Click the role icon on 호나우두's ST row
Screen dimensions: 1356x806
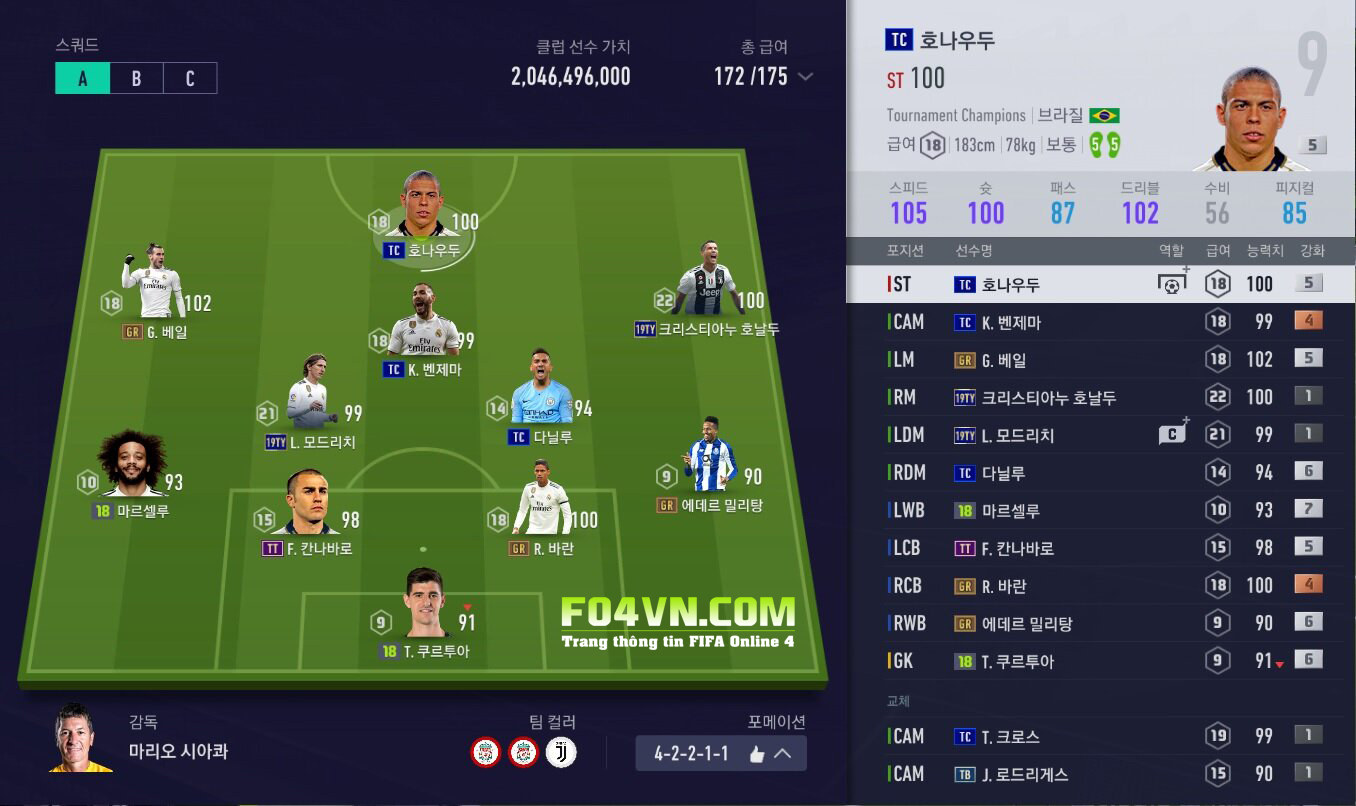(1171, 284)
